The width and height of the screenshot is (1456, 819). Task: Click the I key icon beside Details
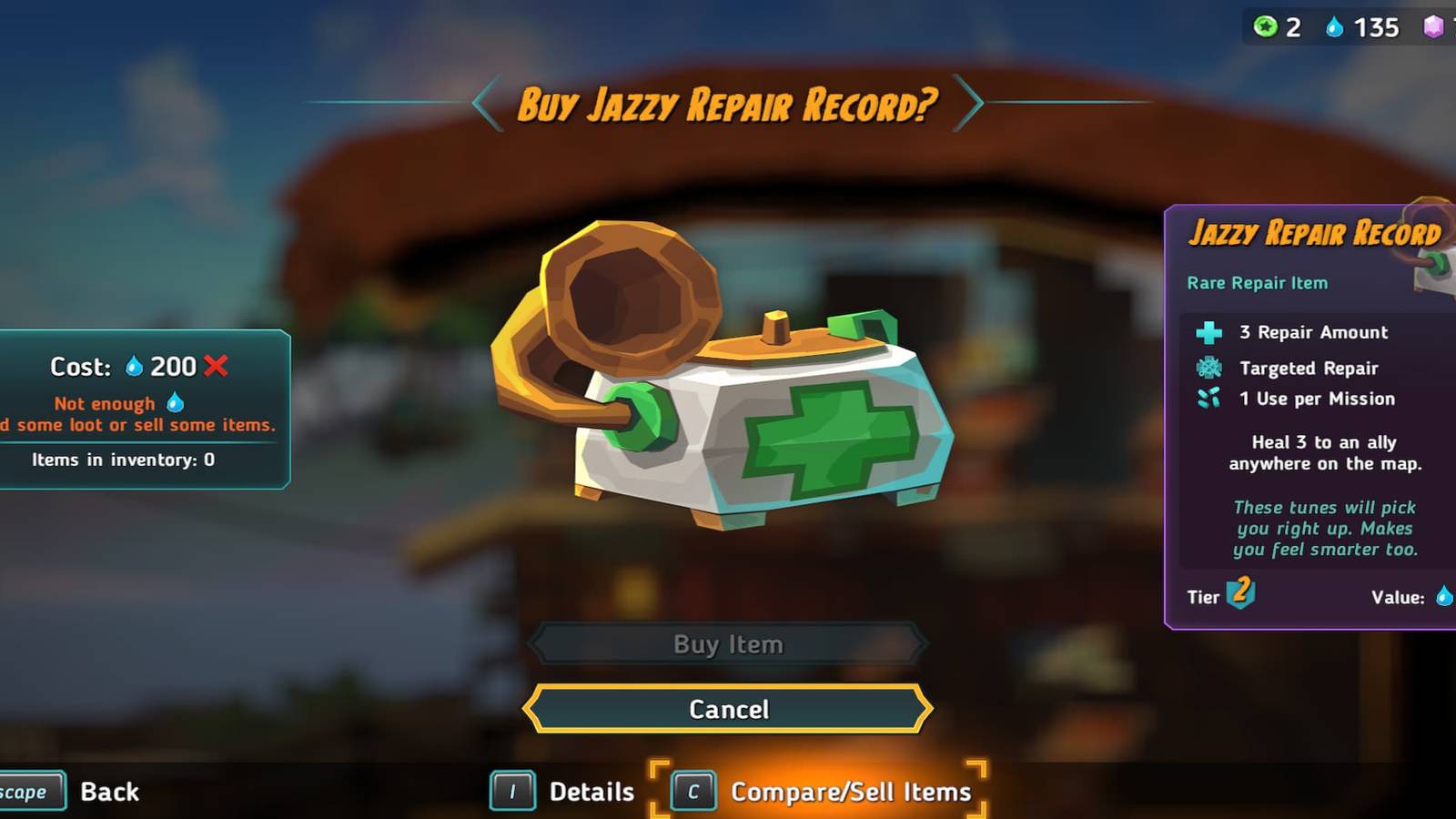(513, 791)
